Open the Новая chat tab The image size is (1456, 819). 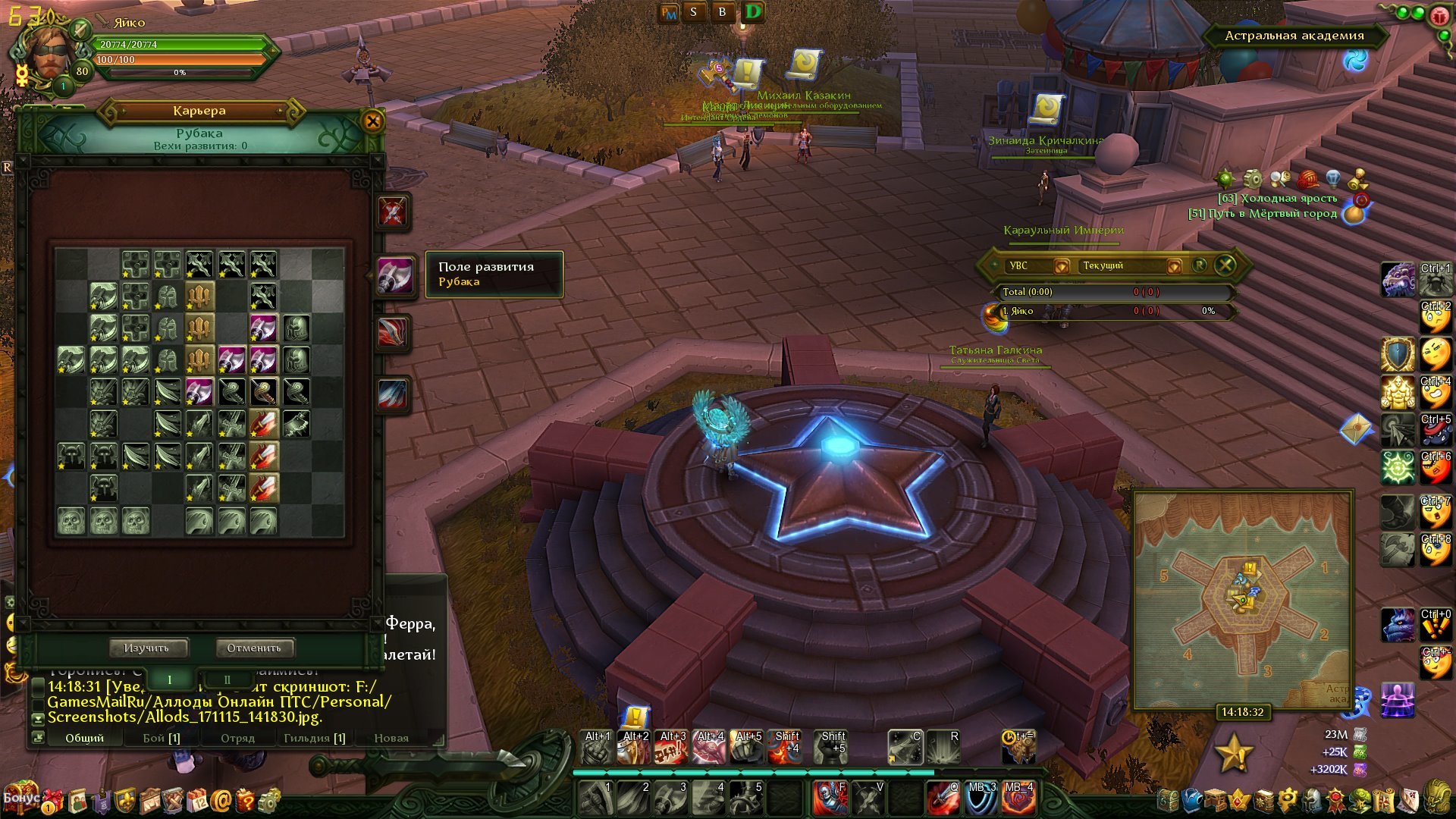point(391,738)
